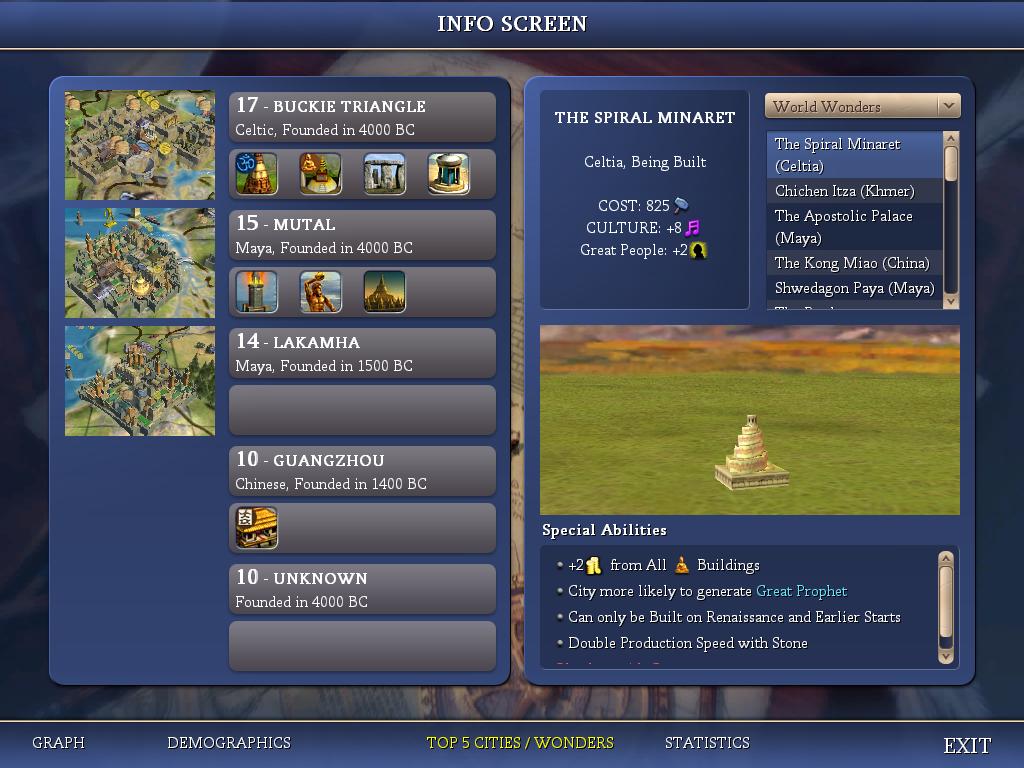Switch to the Graph tab

[58, 743]
